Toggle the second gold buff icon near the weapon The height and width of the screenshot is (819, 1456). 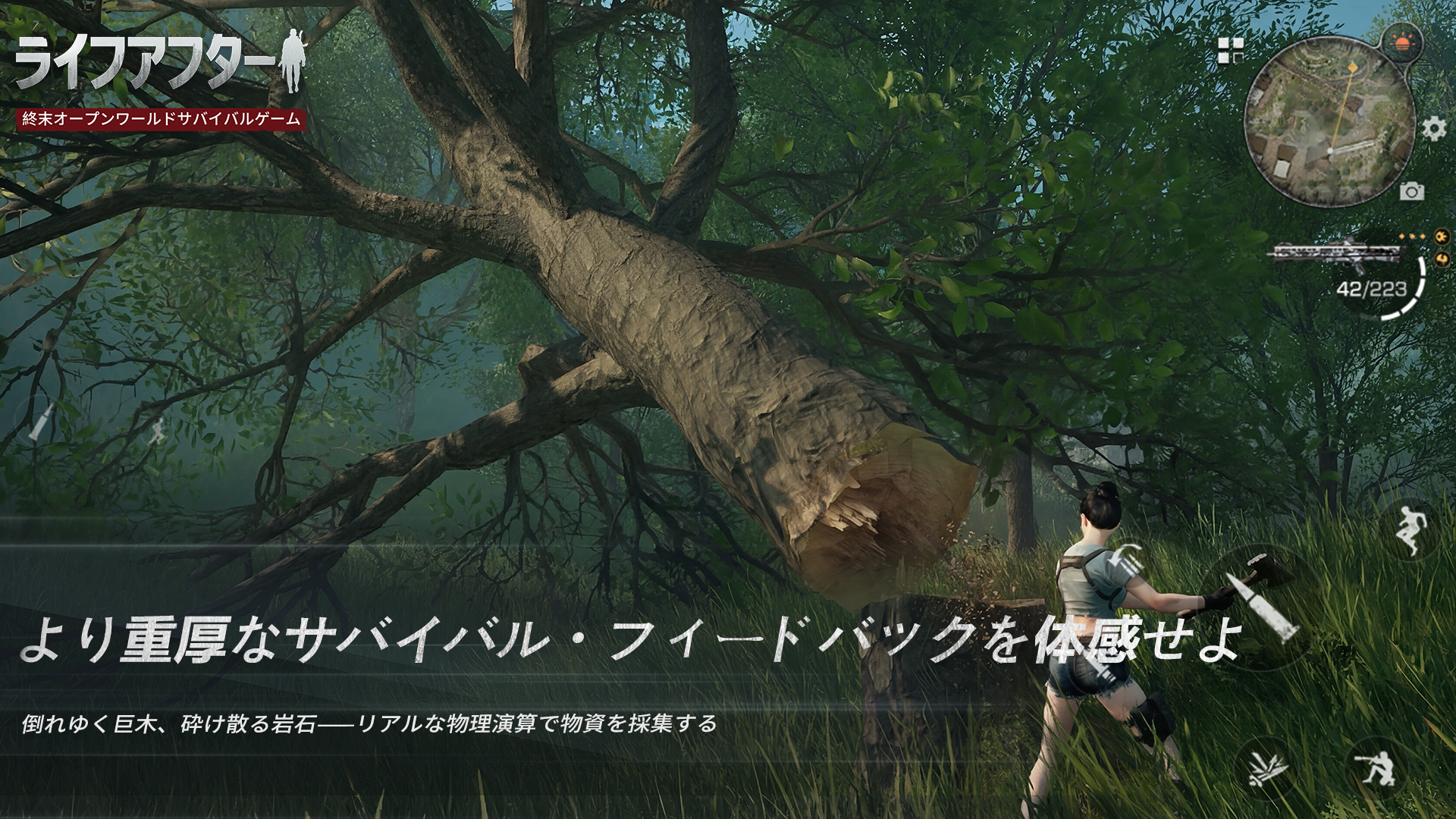tap(1441, 259)
